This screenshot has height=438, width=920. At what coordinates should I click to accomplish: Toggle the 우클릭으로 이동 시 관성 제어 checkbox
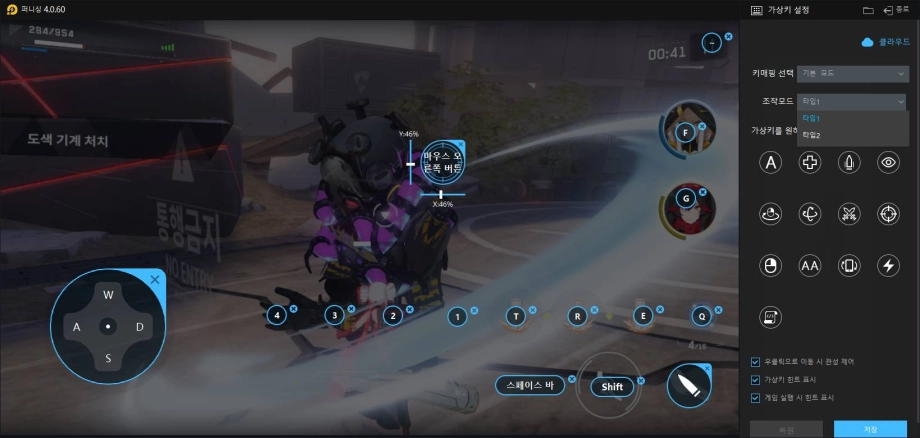tap(755, 361)
